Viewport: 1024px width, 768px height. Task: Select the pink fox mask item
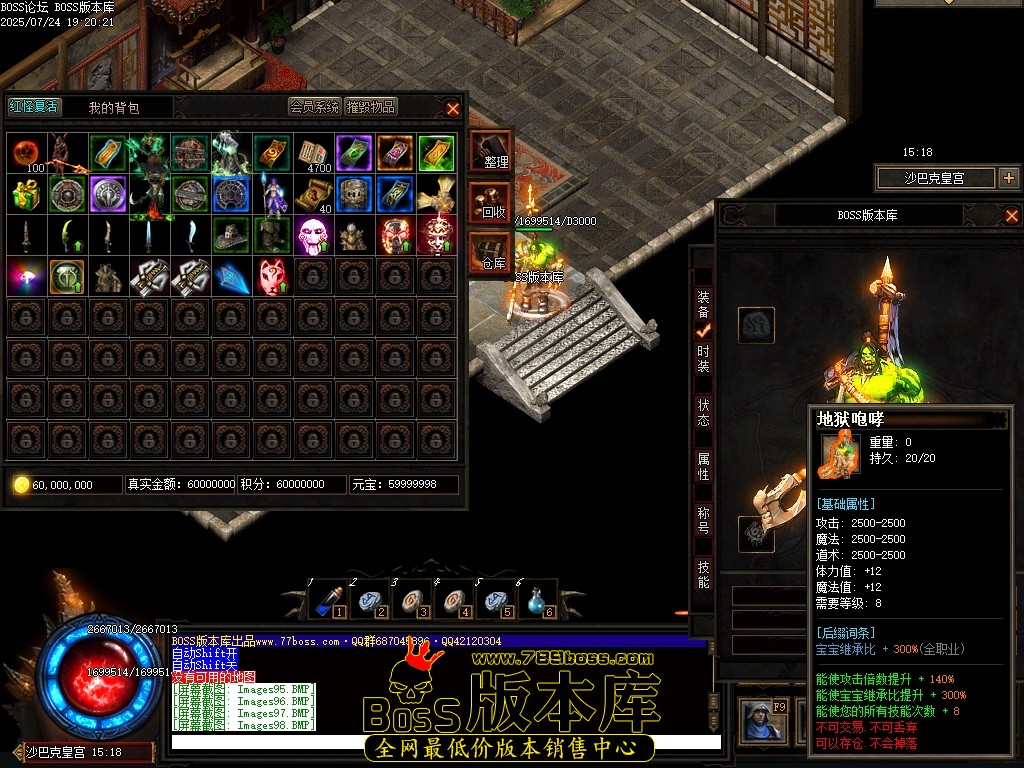click(x=272, y=275)
